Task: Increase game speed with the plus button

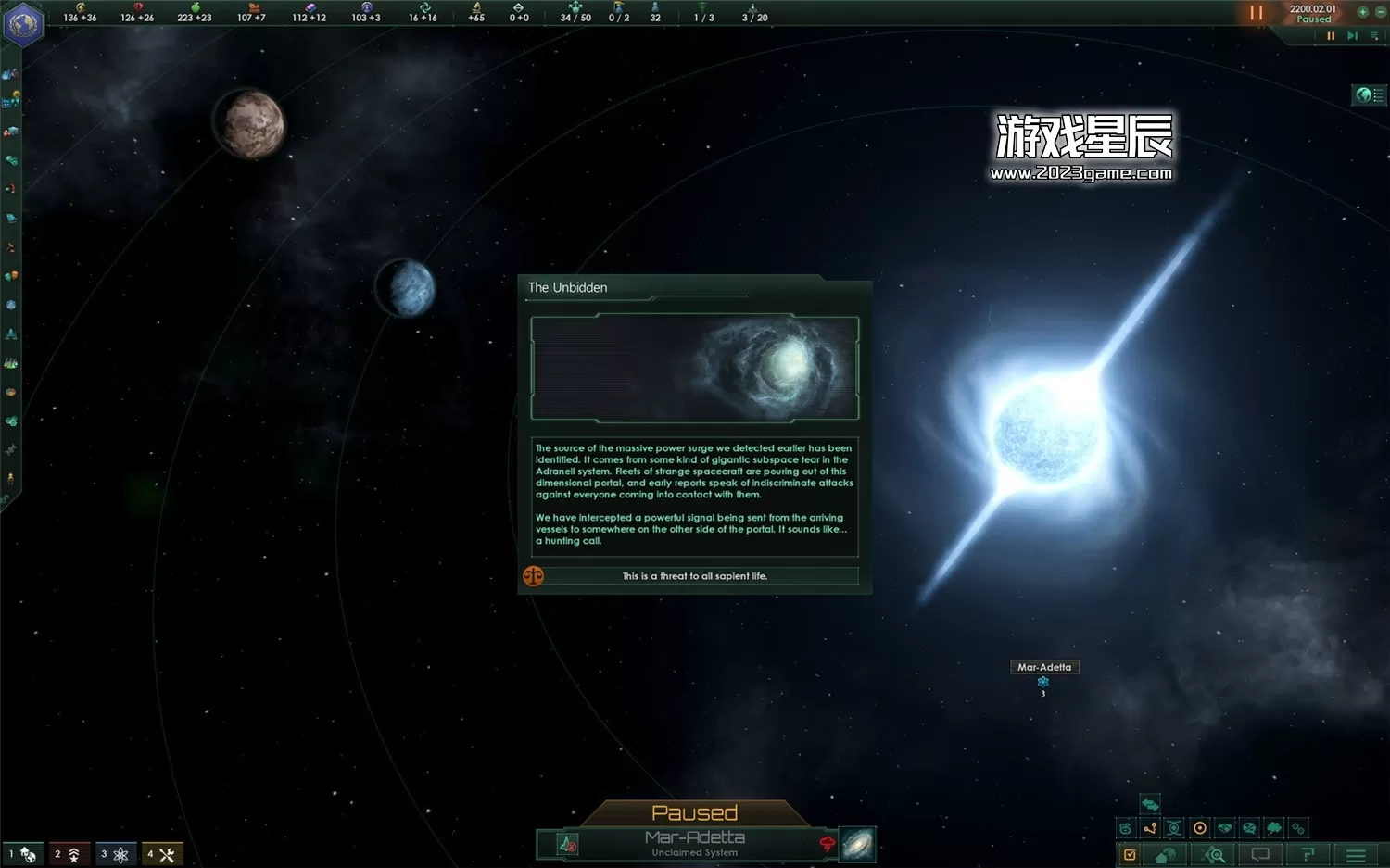Action: 1362,12
